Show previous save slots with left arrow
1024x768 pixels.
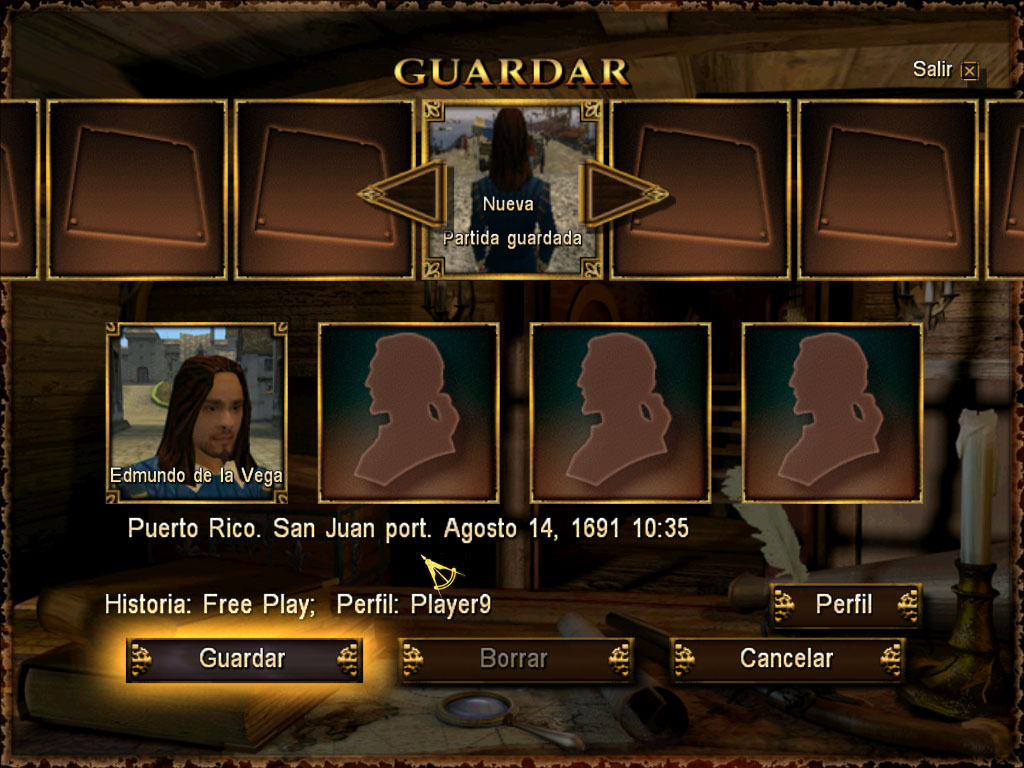click(x=405, y=193)
